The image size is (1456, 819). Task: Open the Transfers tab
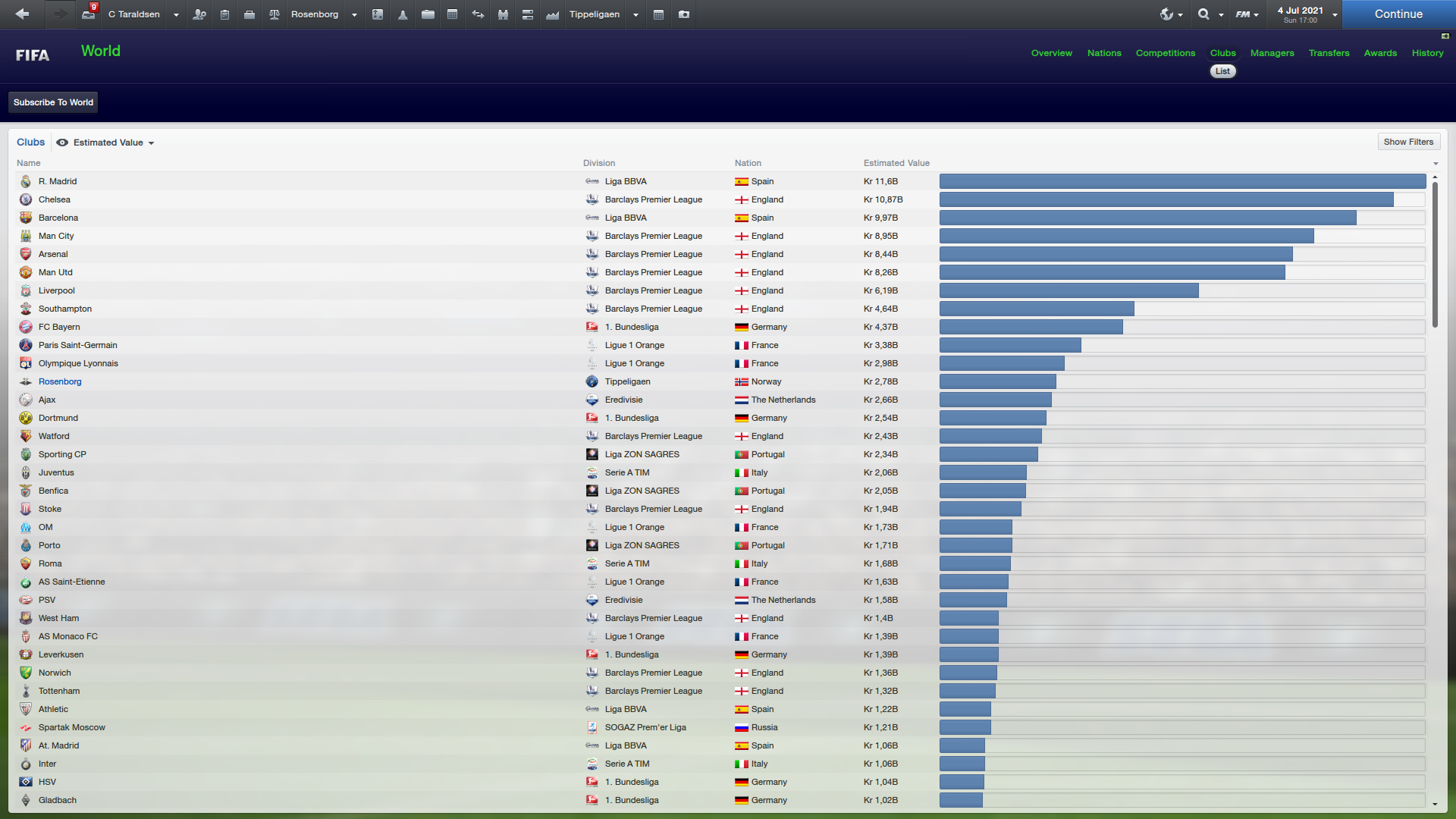click(x=1329, y=53)
